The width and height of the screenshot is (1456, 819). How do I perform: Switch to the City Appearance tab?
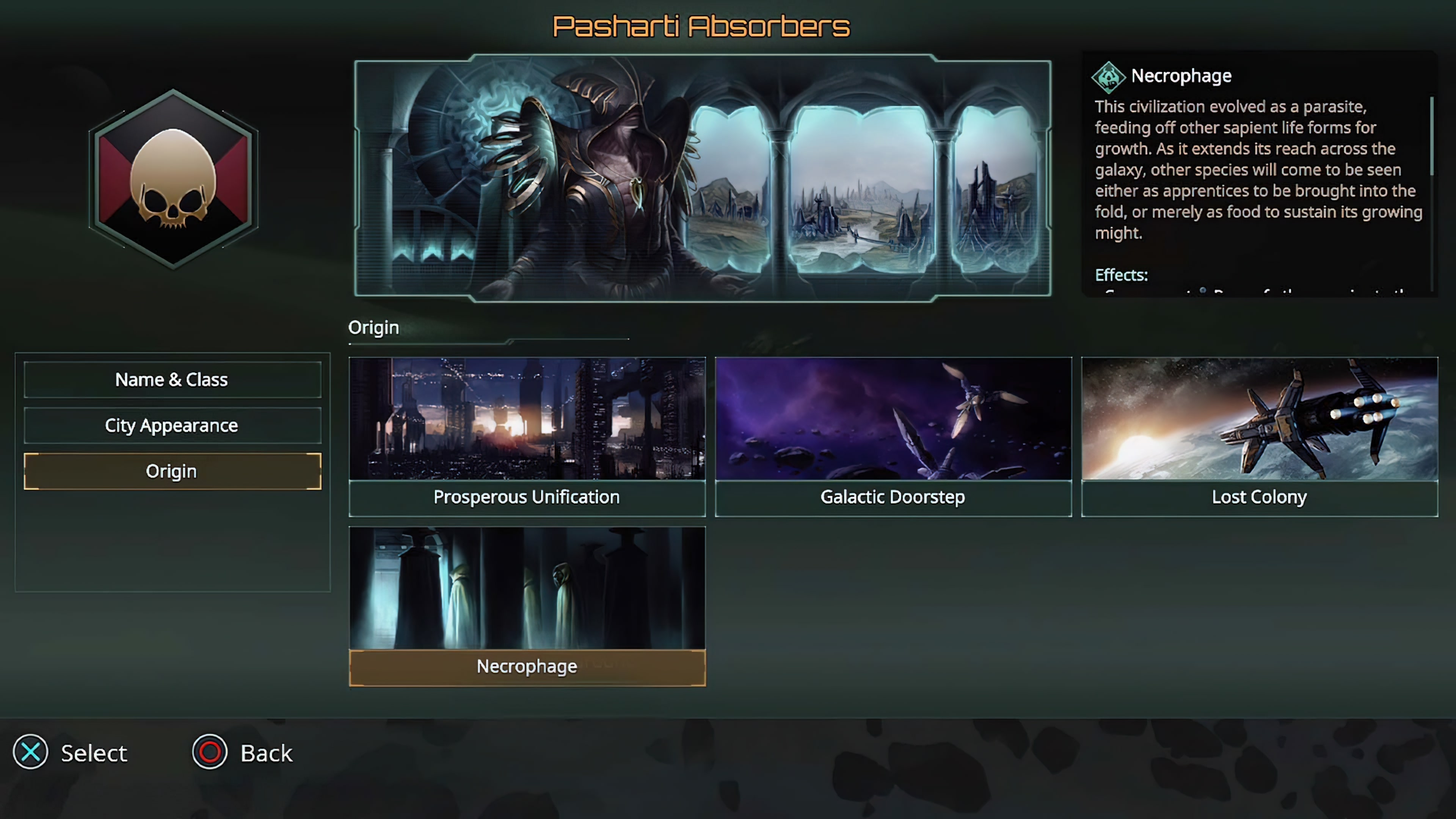tap(171, 425)
